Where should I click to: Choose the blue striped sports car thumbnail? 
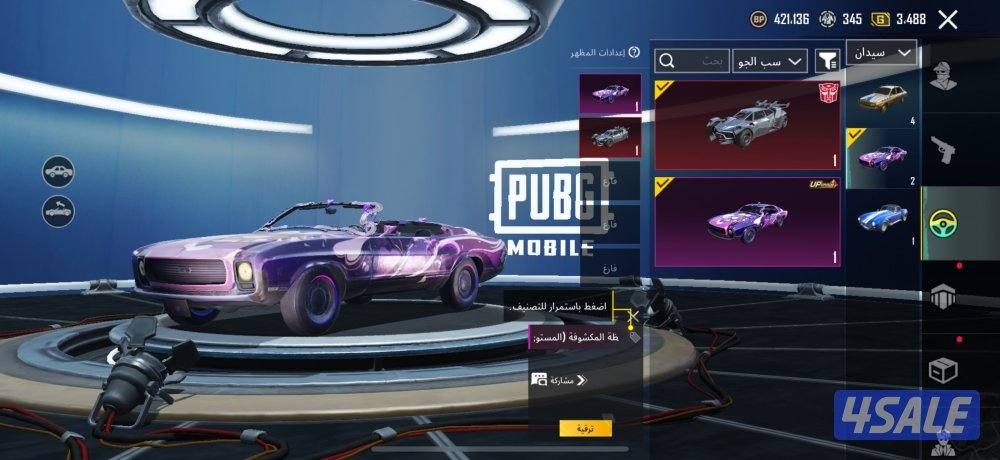882,220
